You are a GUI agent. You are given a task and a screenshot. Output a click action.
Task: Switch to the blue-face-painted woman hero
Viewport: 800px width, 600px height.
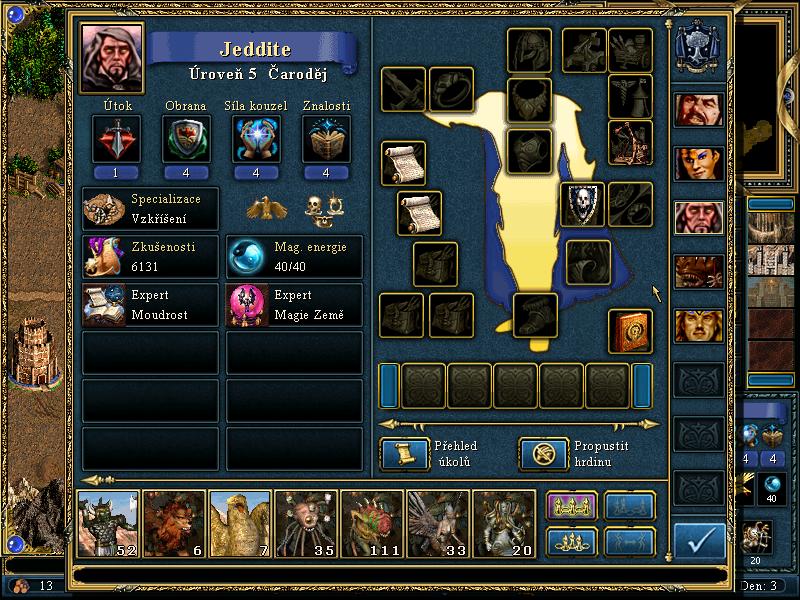(x=699, y=163)
